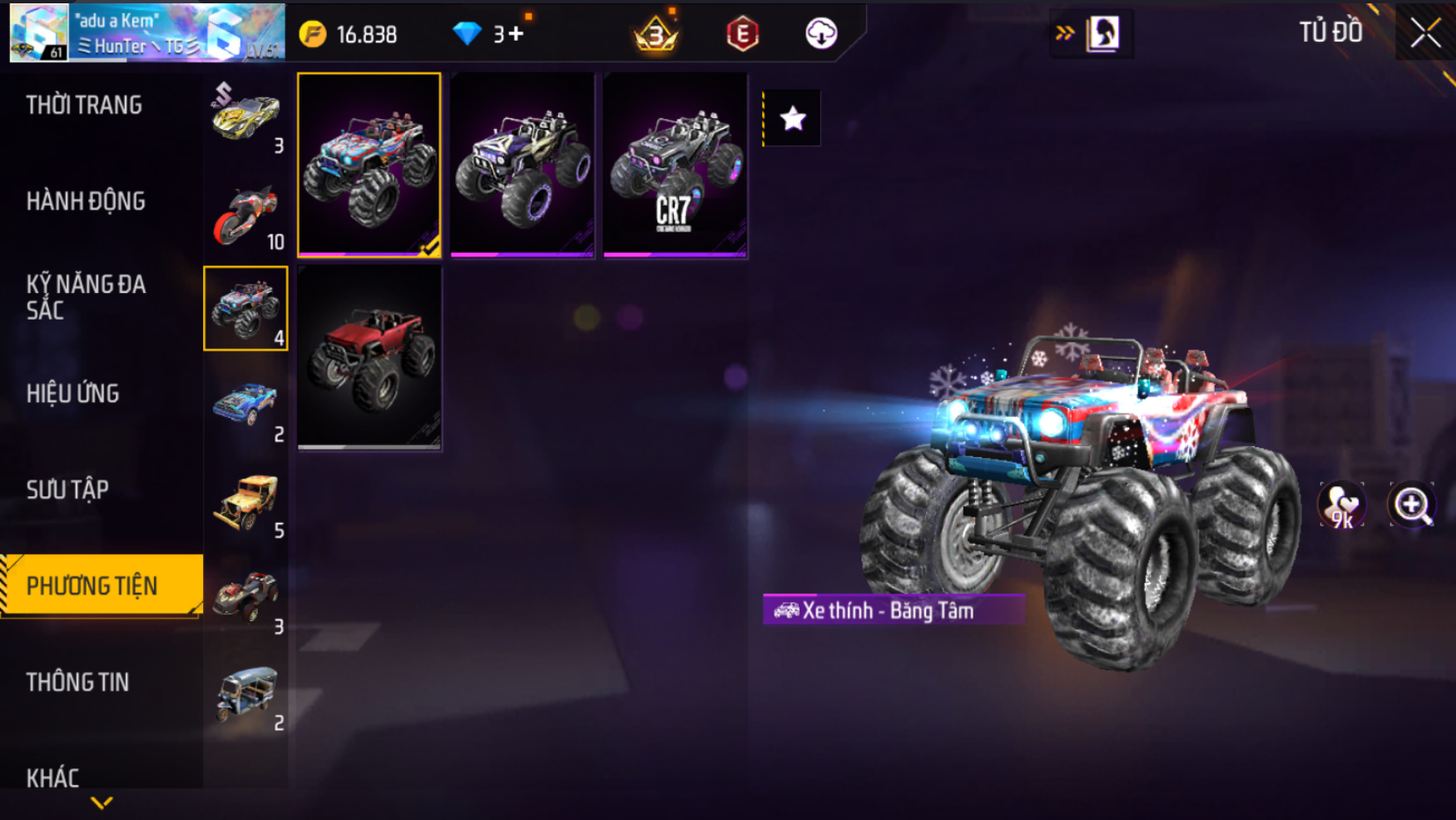The height and width of the screenshot is (820, 1456).
Task: Open the Thời Trang category
Action: [x=84, y=105]
